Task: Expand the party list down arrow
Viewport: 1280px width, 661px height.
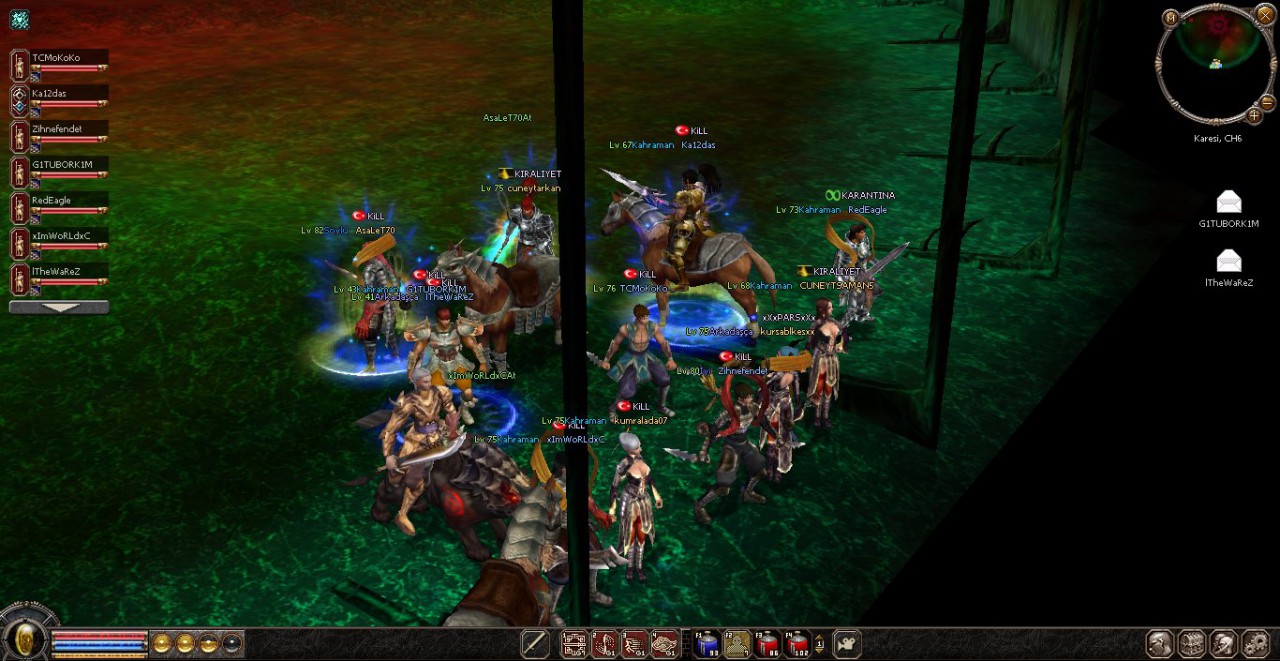Action: point(59,307)
